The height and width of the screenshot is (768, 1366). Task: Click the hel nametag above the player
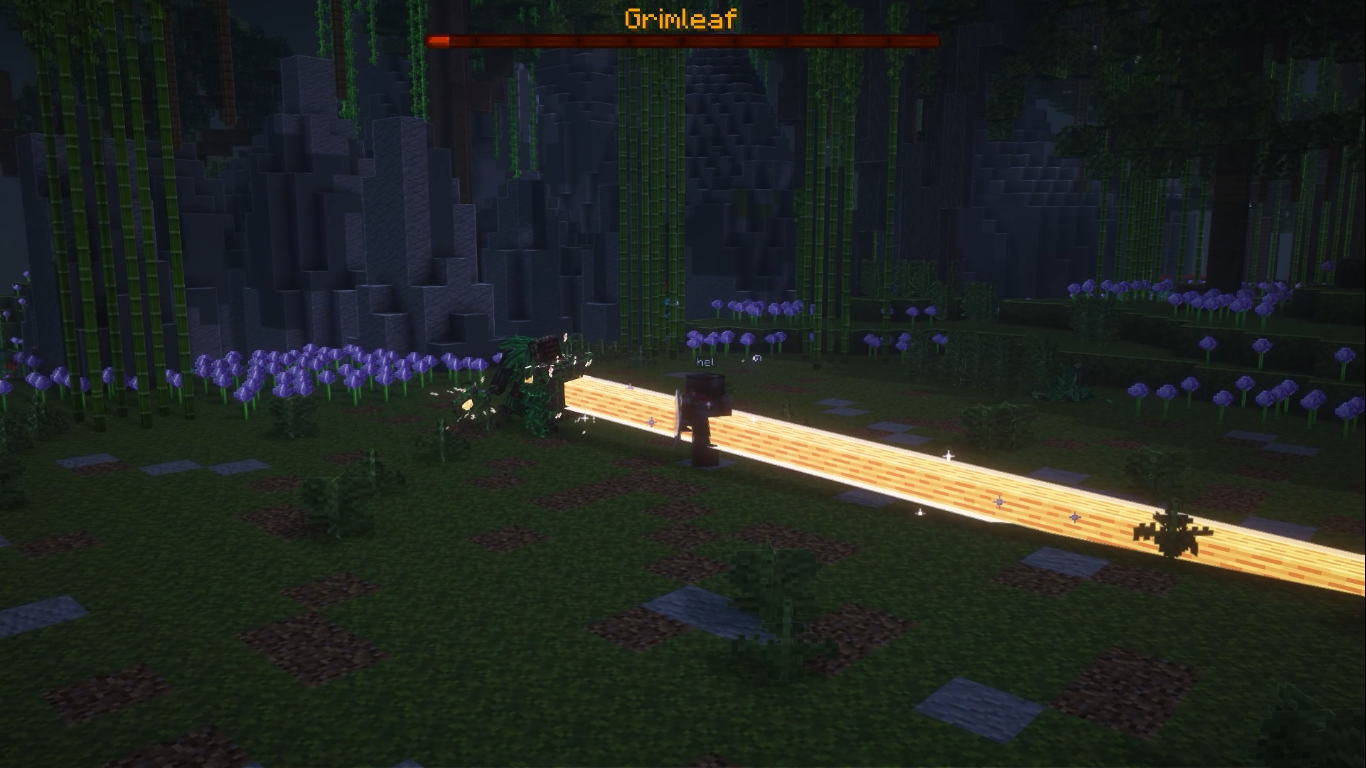pyautogui.click(x=703, y=363)
